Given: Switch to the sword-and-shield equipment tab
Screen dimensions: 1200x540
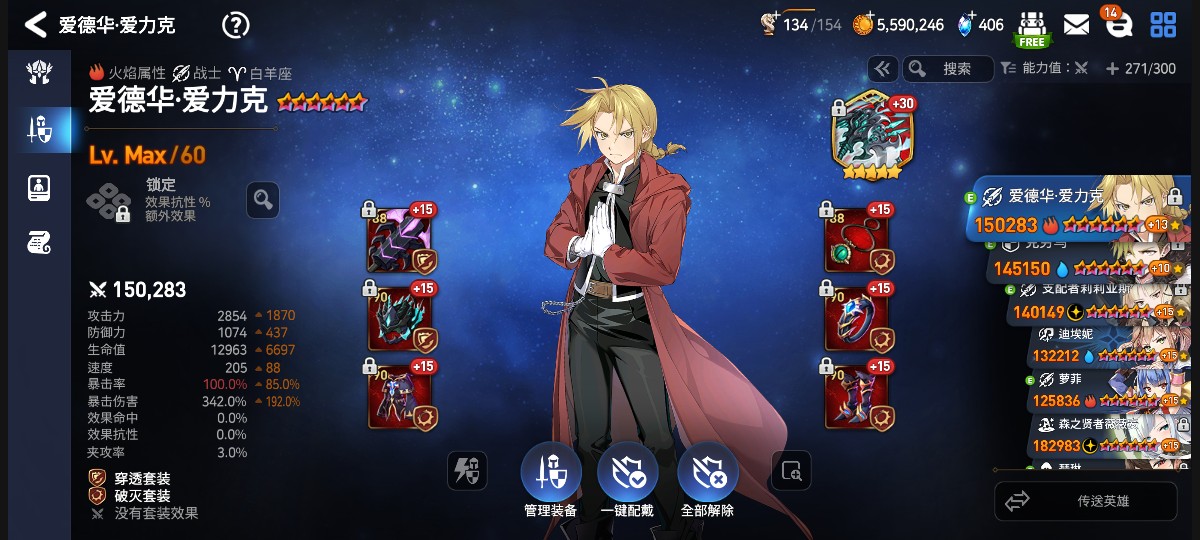Looking at the screenshot, I should (40, 129).
